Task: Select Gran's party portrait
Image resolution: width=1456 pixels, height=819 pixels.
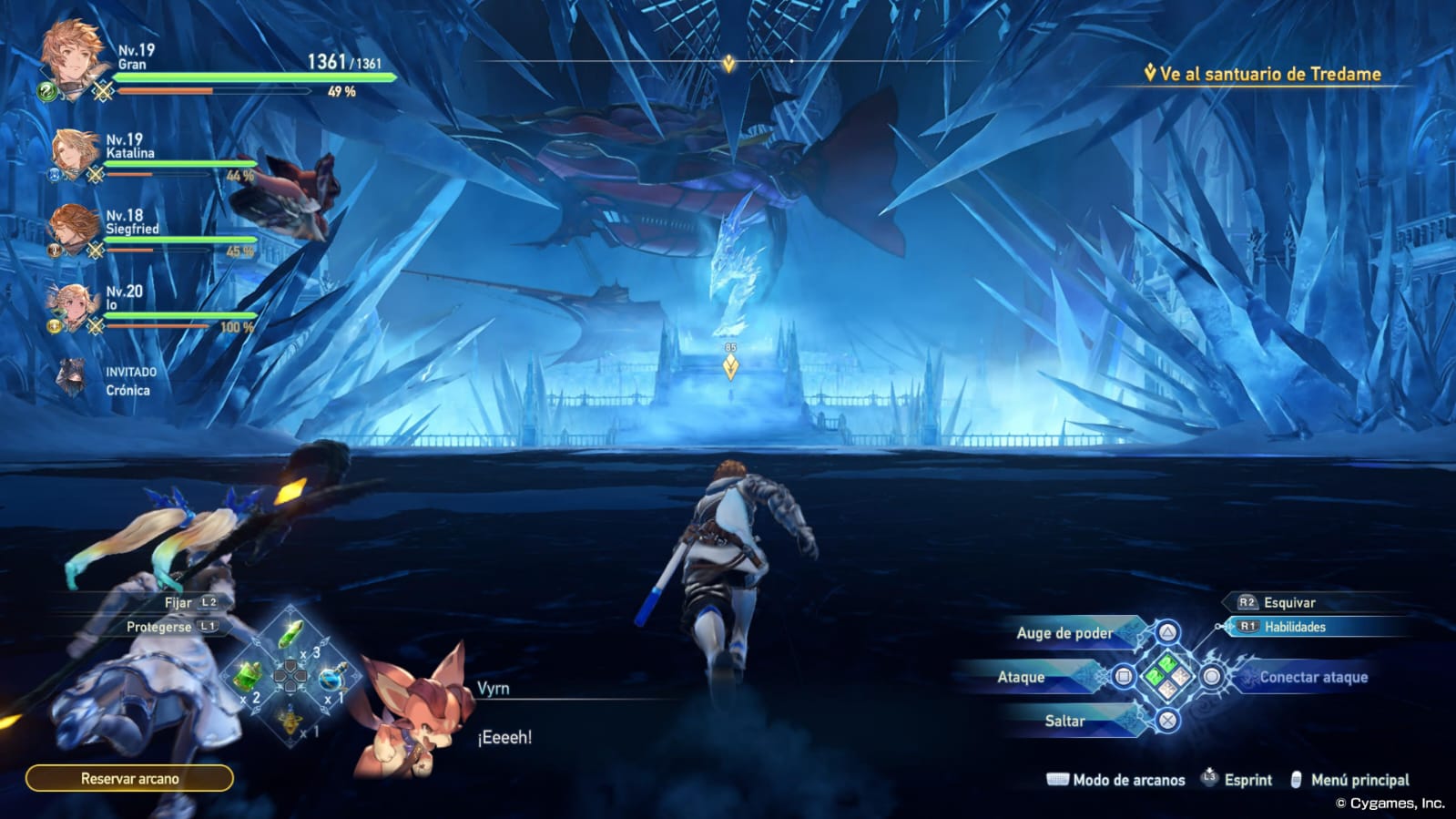Action: tap(71, 56)
